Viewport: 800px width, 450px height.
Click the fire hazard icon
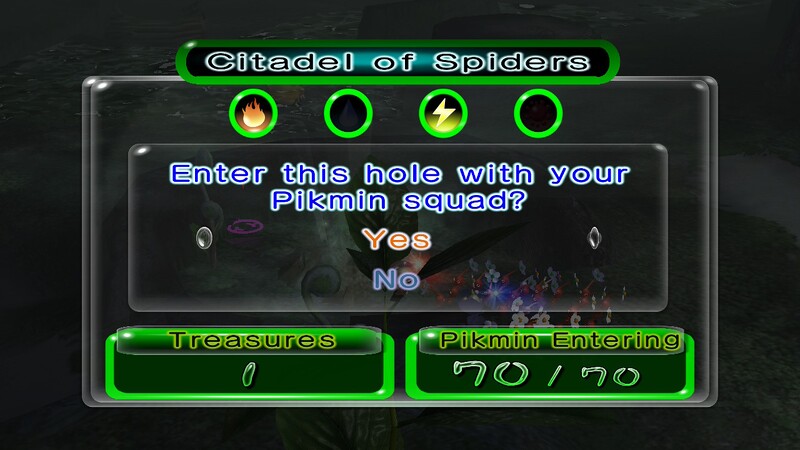click(253, 115)
